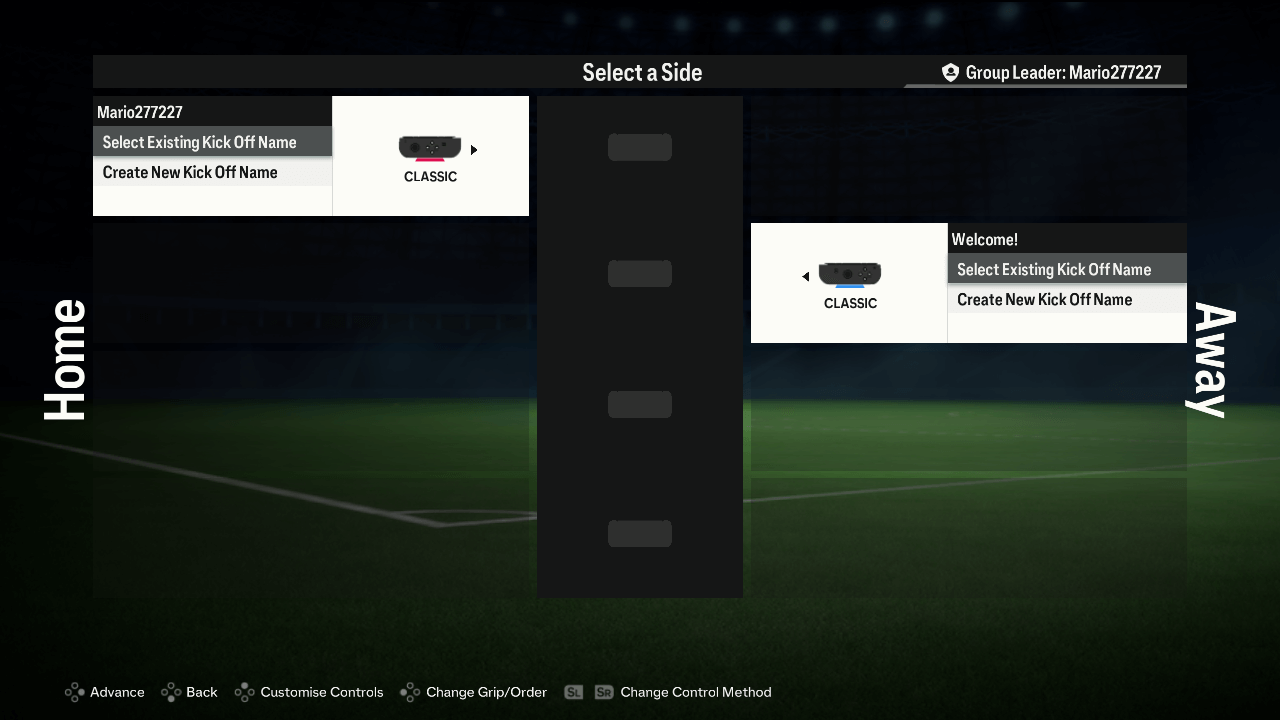The height and width of the screenshot is (720, 1280).
Task: Click the Mario277227 name header
Action: [140, 112]
